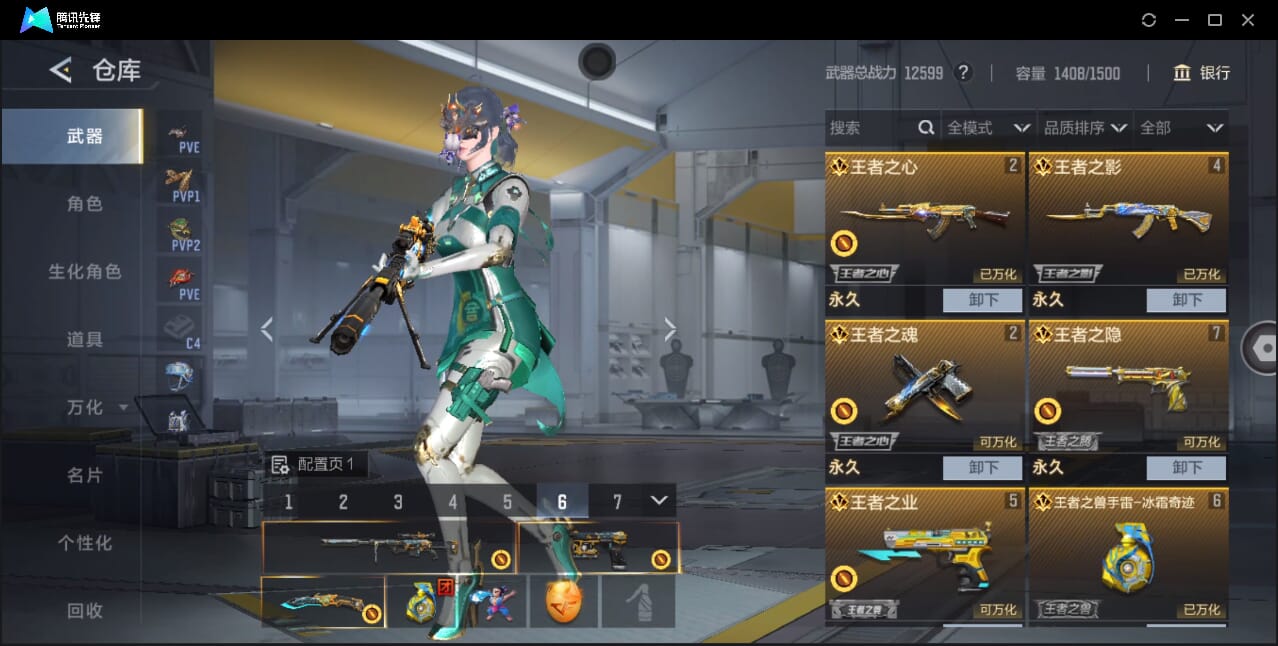Open the 全部 filter dropdown

coord(1181,128)
